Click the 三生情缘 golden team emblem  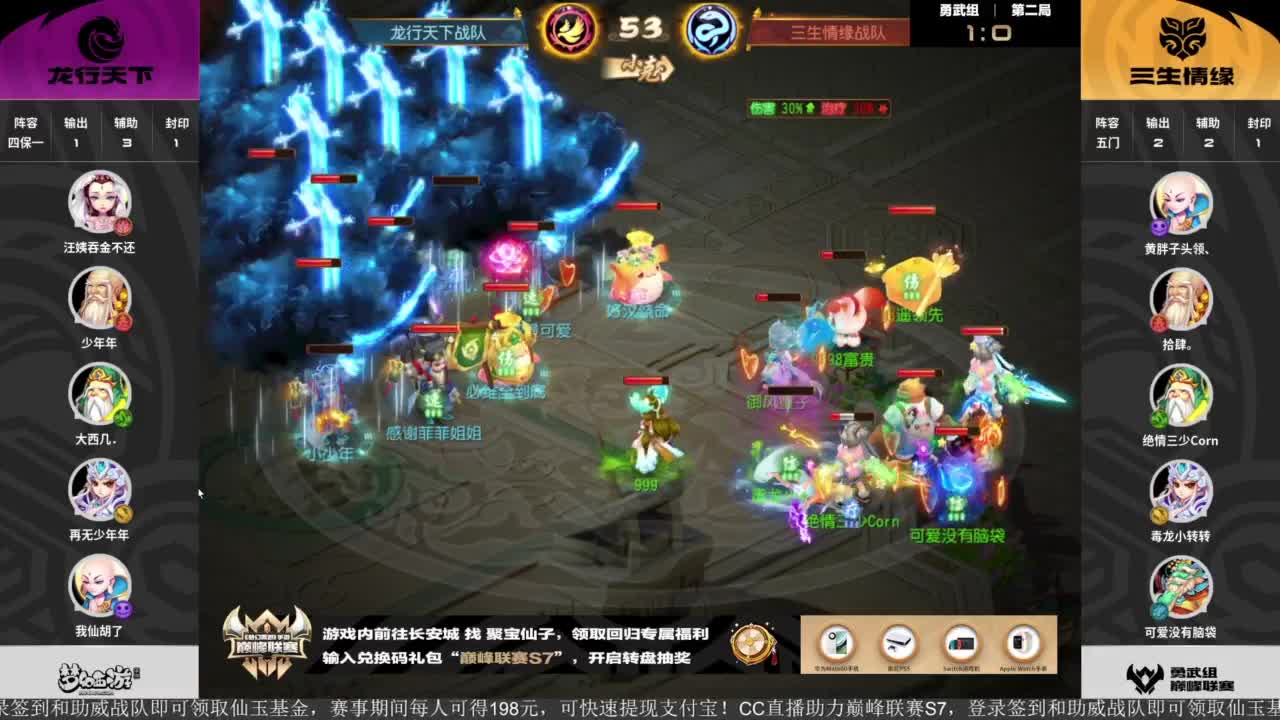(x=1183, y=38)
